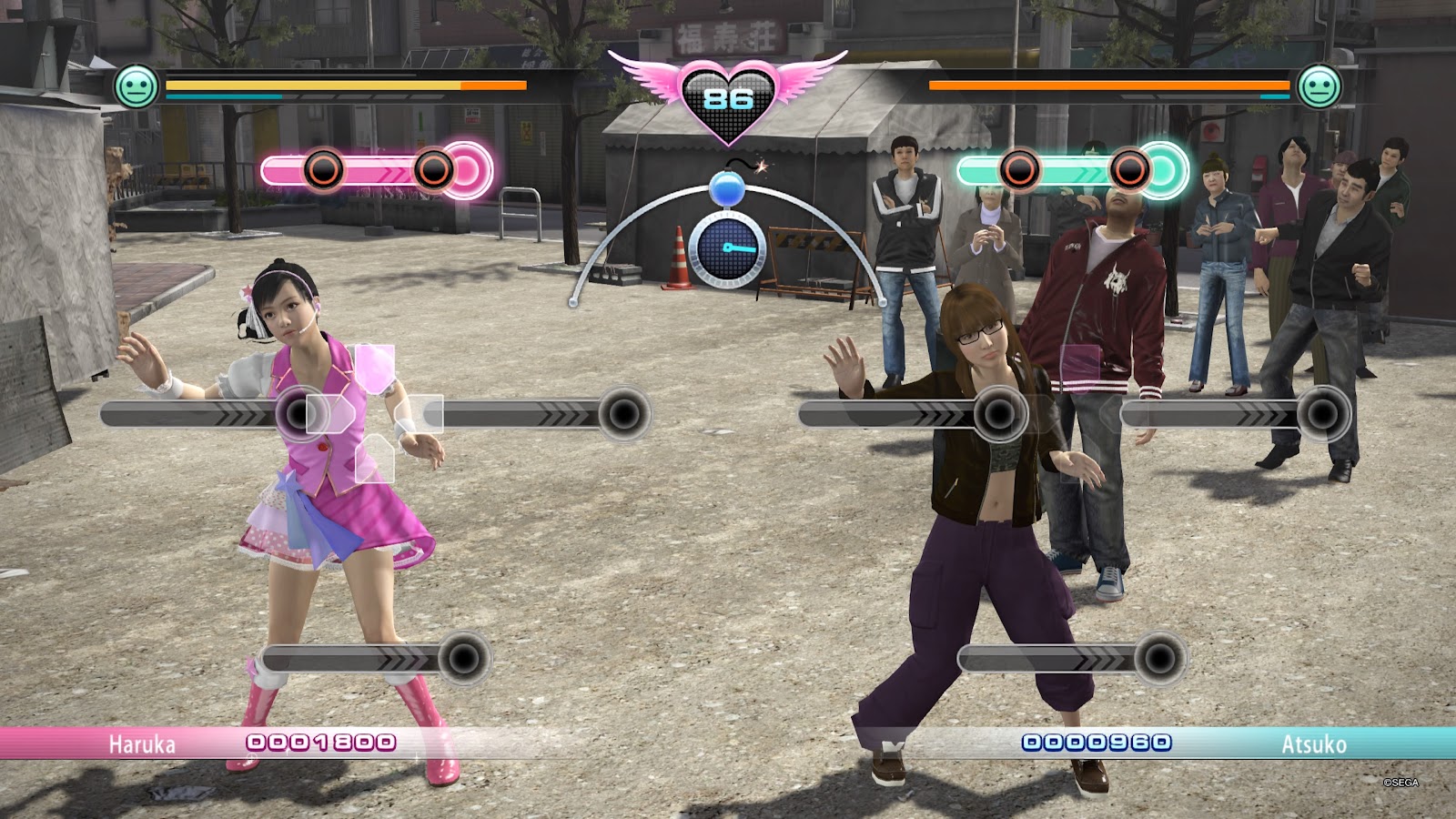1456x819 pixels.
Task: Click Atsuko's green mood face icon
Action: pos(1319,87)
